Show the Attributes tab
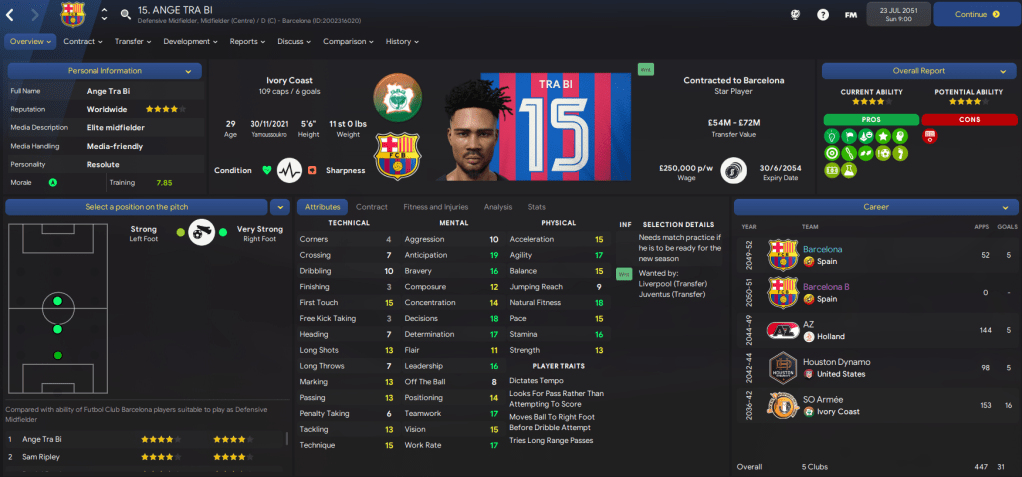 (x=322, y=207)
